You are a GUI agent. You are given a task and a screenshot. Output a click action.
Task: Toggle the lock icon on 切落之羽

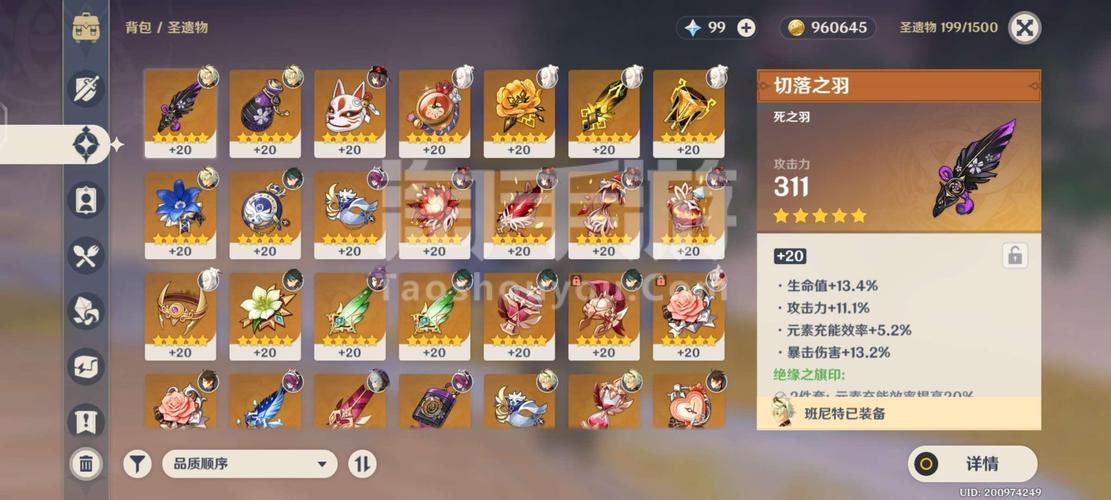tap(1014, 256)
